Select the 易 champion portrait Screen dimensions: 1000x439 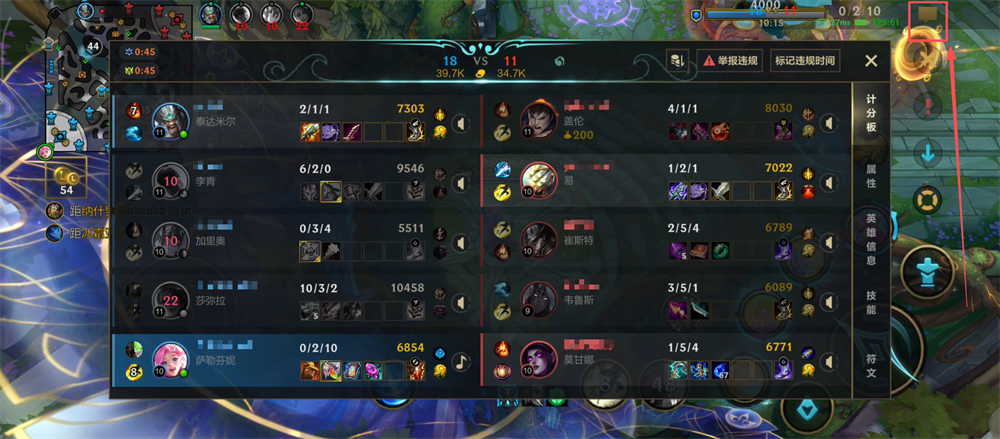(538, 181)
